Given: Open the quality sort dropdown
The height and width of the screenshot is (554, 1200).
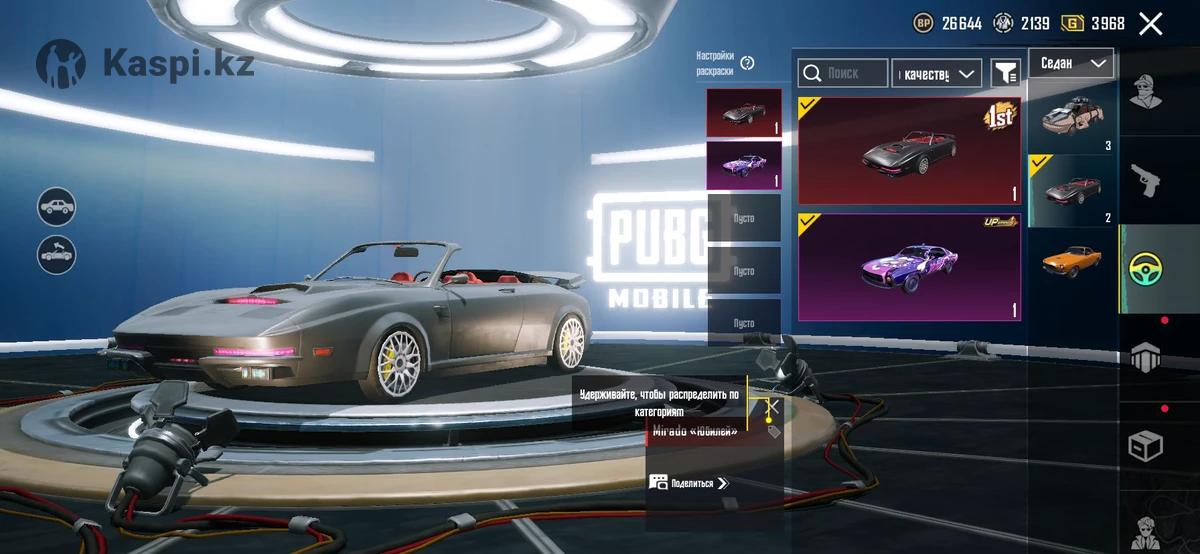Looking at the screenshot, I should click(936, 73).
